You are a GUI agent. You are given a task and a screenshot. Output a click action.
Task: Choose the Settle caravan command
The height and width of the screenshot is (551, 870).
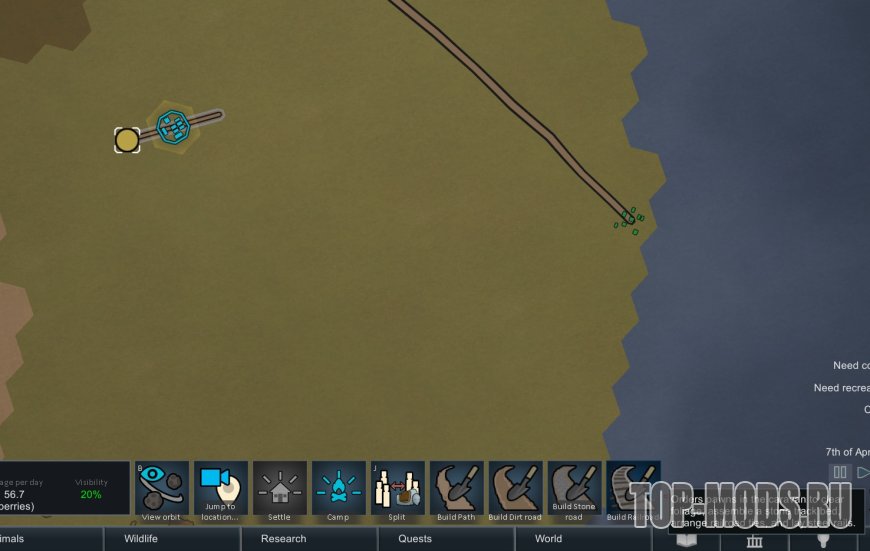click(279, 487)
